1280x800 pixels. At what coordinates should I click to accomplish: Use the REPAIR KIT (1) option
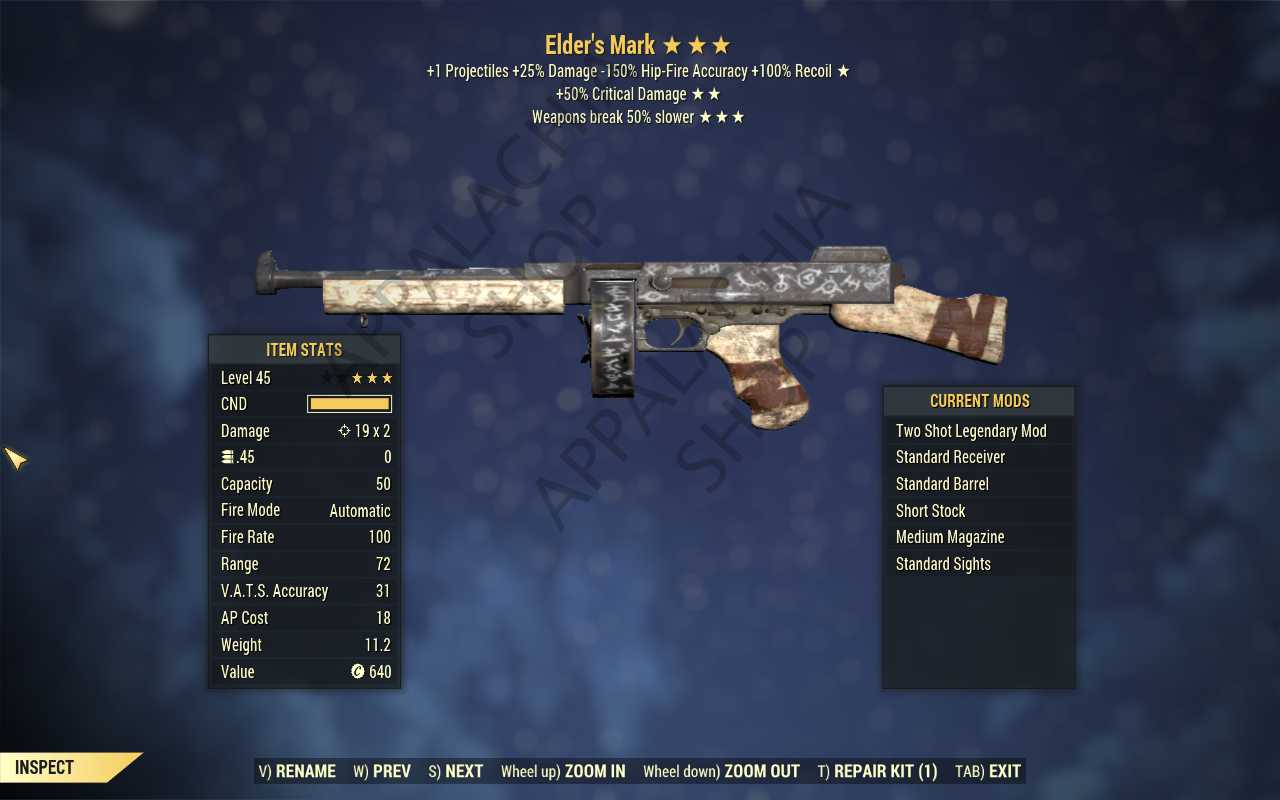tap(877, 771)
